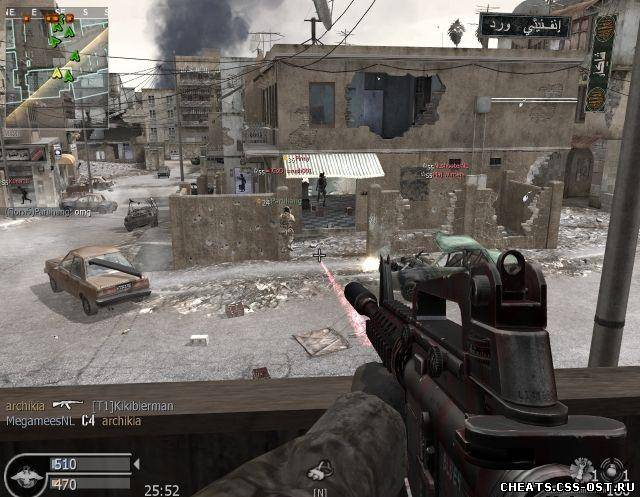
Task: Click the AK-47 icon in kill feed
Action: [68, 403]
